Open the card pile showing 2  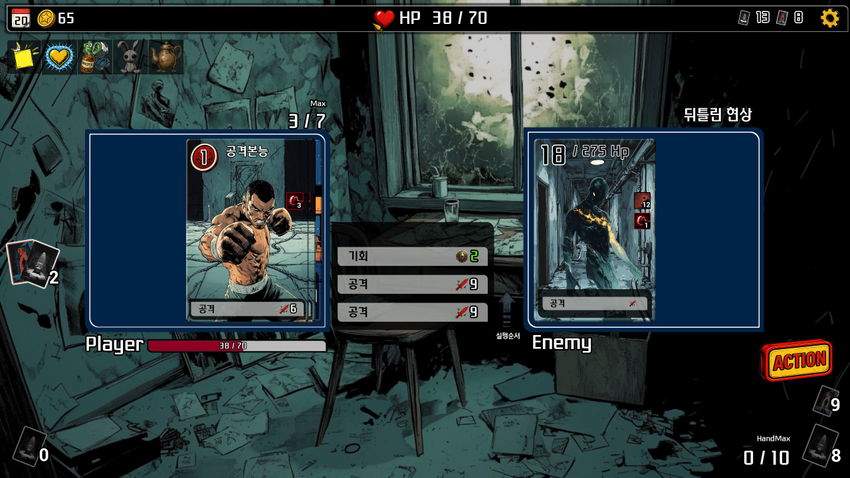click(x=30, y=263)
